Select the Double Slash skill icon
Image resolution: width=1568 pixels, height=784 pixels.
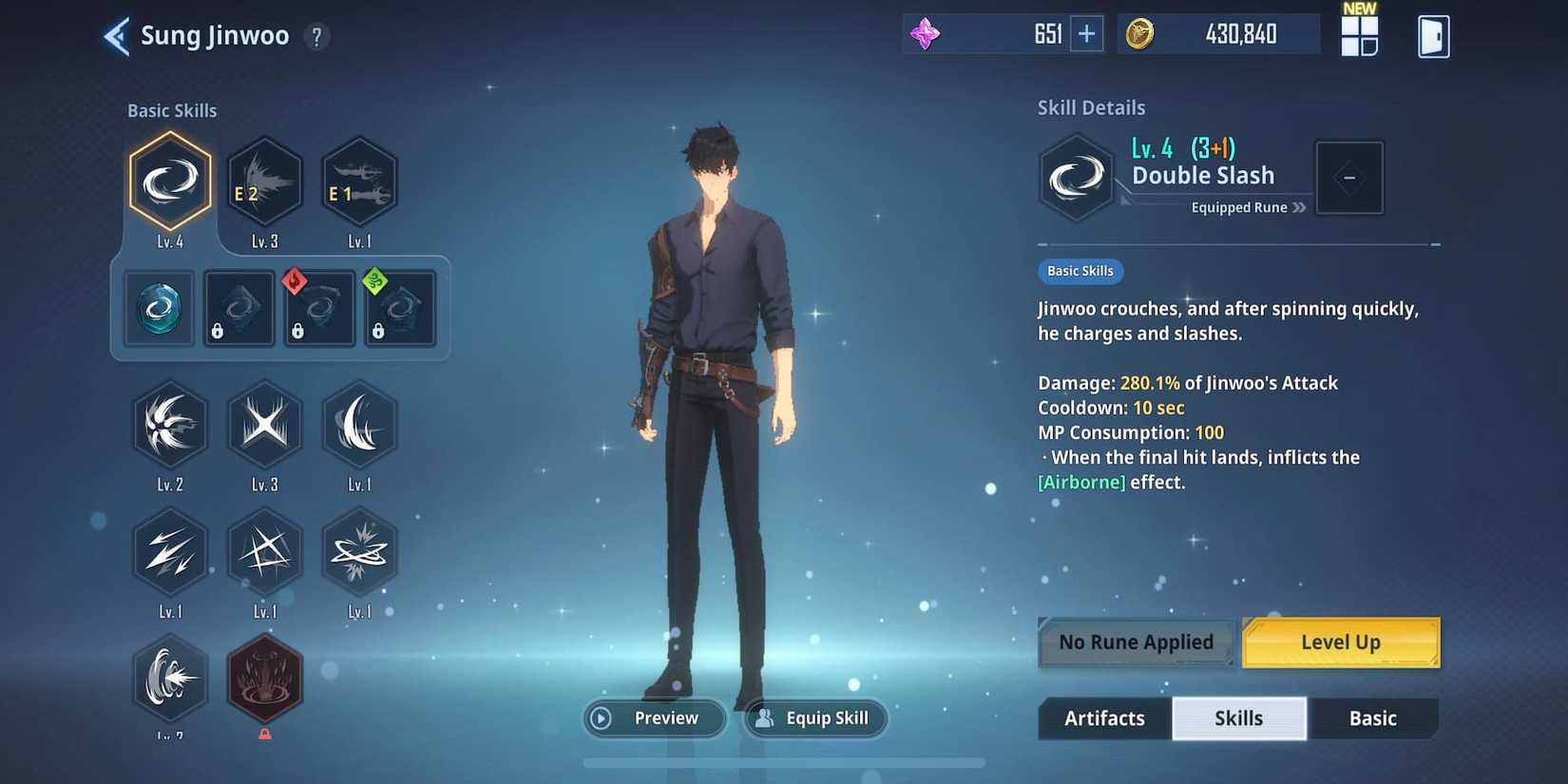(169, 181)
